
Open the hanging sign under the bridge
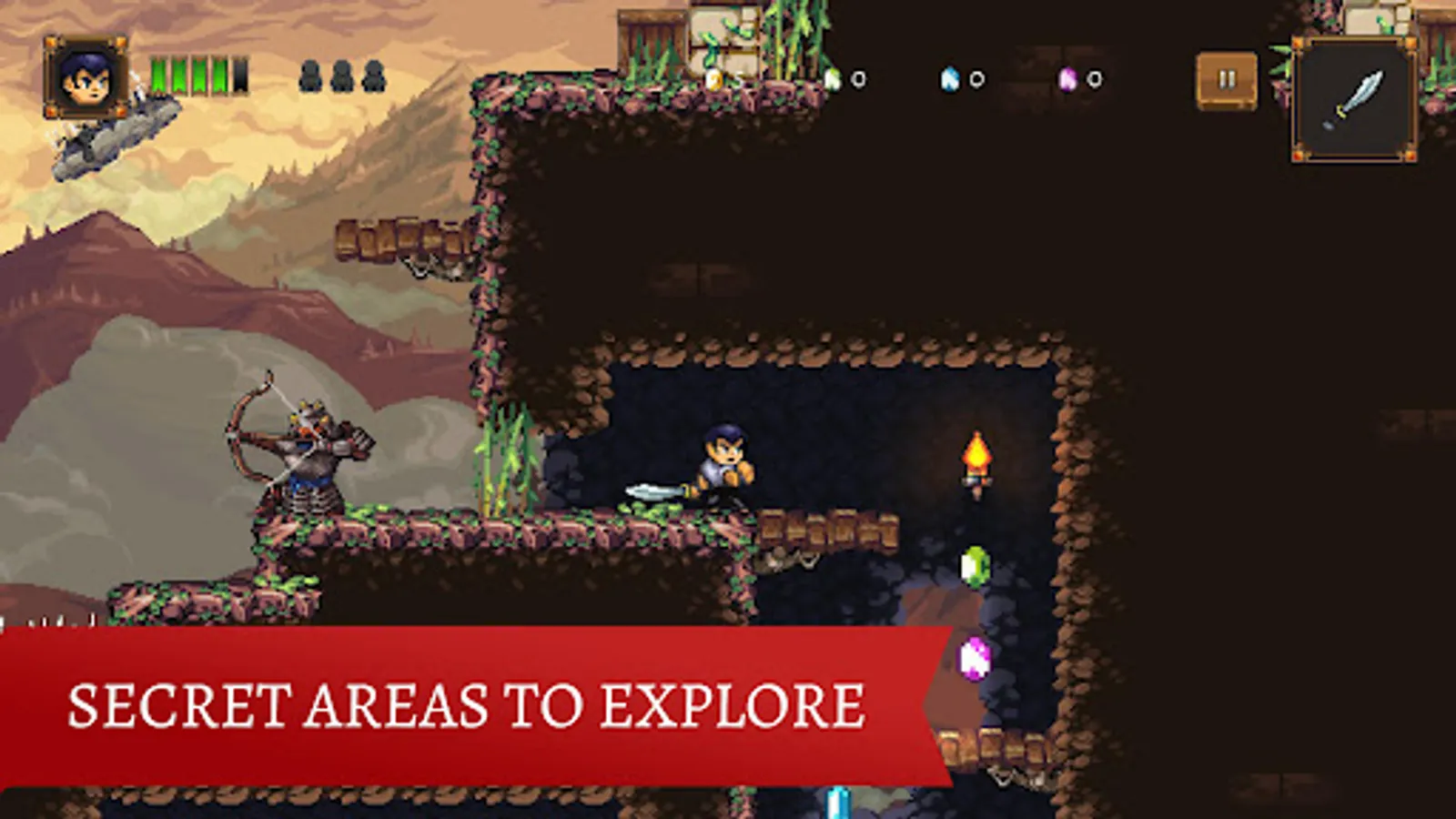pyautogui.click(x=423, y=268)
